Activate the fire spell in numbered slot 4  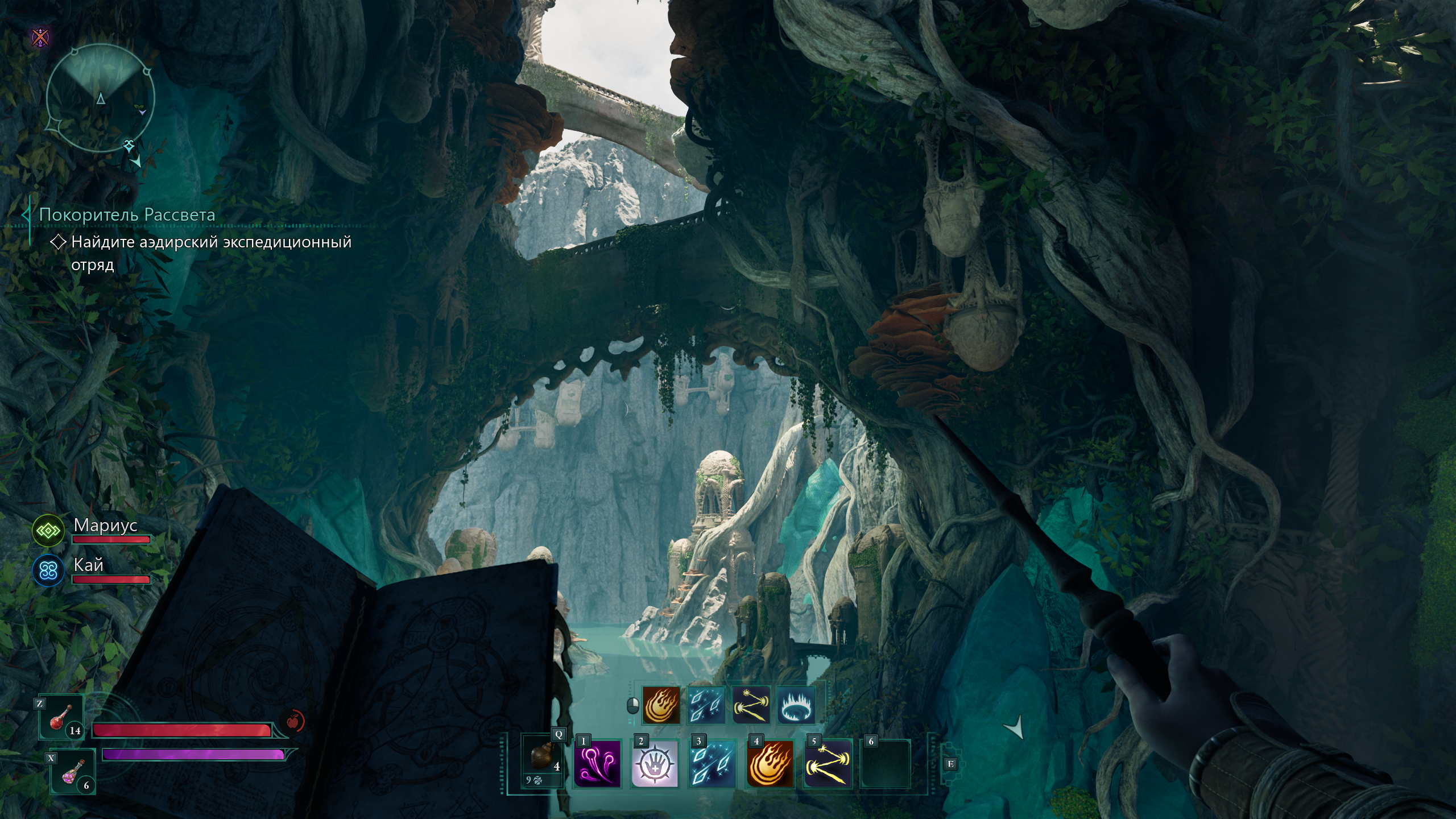click(x=770, y=763)
